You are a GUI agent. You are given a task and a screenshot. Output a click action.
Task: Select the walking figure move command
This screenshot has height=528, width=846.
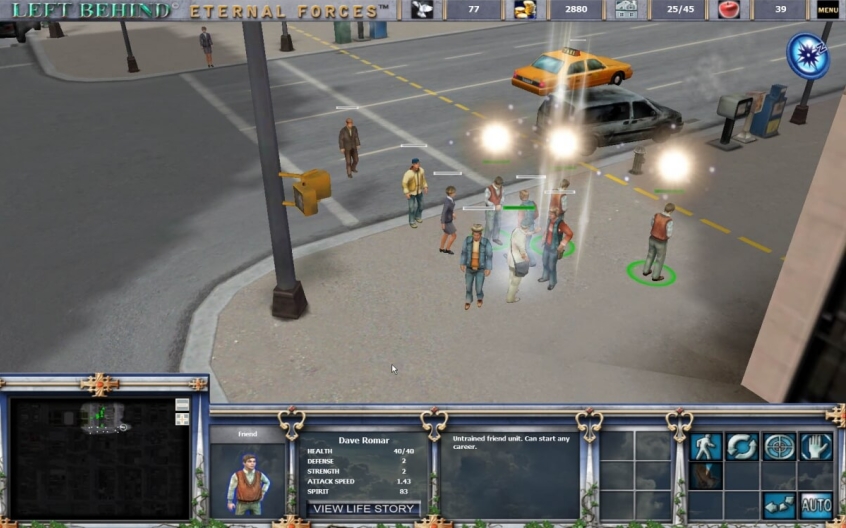click(705, 446)
